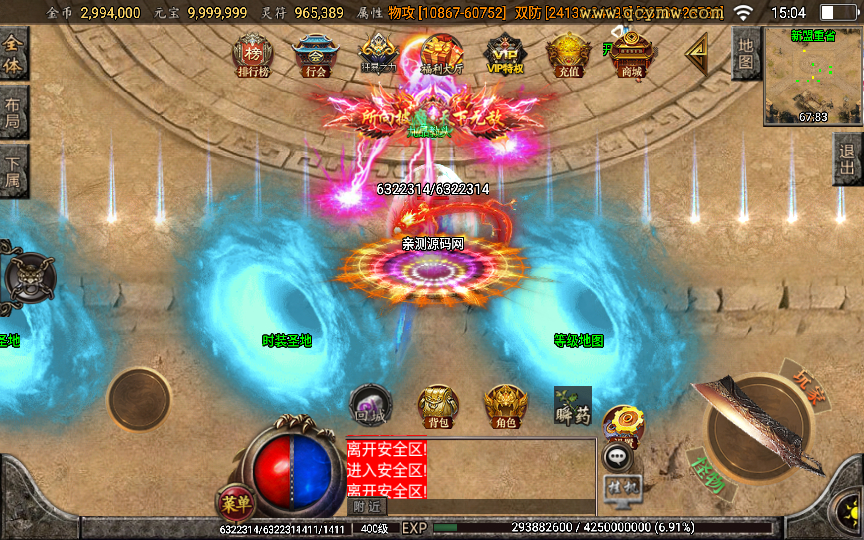Use the 回城 return-to-town stone

coord(367,407)
